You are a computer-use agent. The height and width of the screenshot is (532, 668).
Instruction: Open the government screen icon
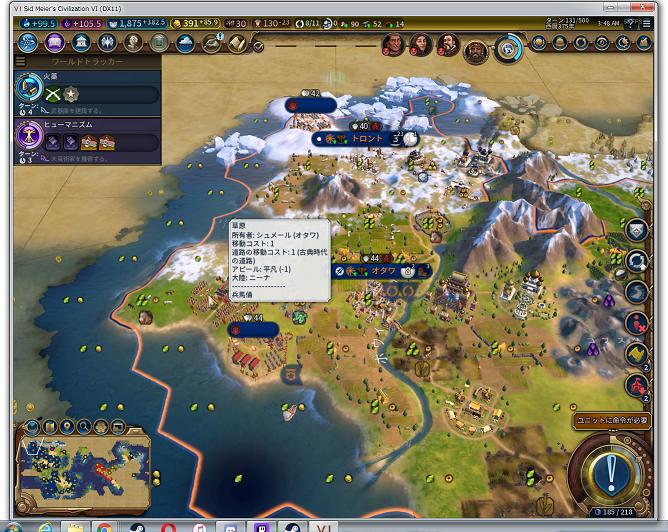(80, 42)
